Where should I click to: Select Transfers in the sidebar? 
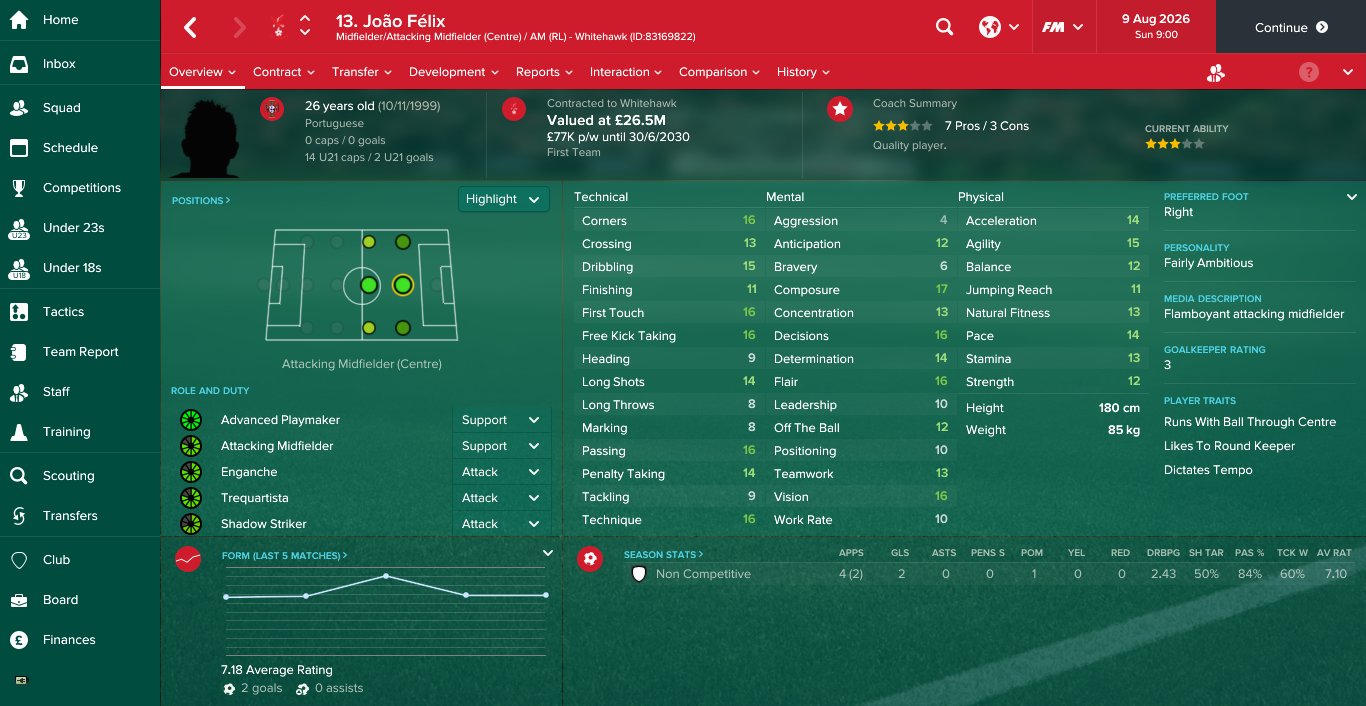(70, 516)
